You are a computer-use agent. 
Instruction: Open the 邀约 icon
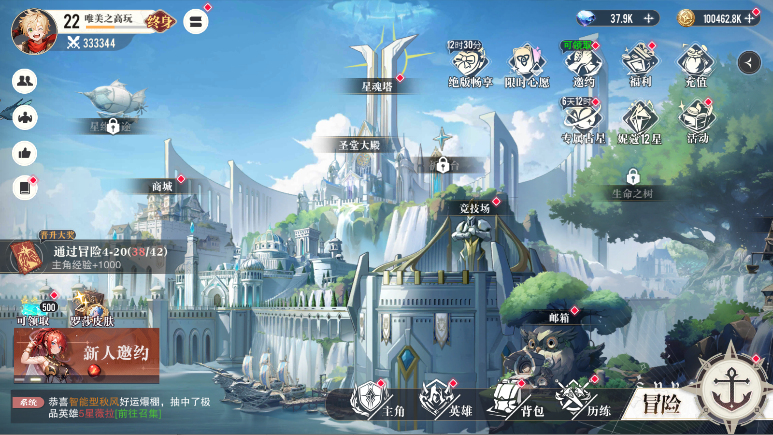click(582, 64)
